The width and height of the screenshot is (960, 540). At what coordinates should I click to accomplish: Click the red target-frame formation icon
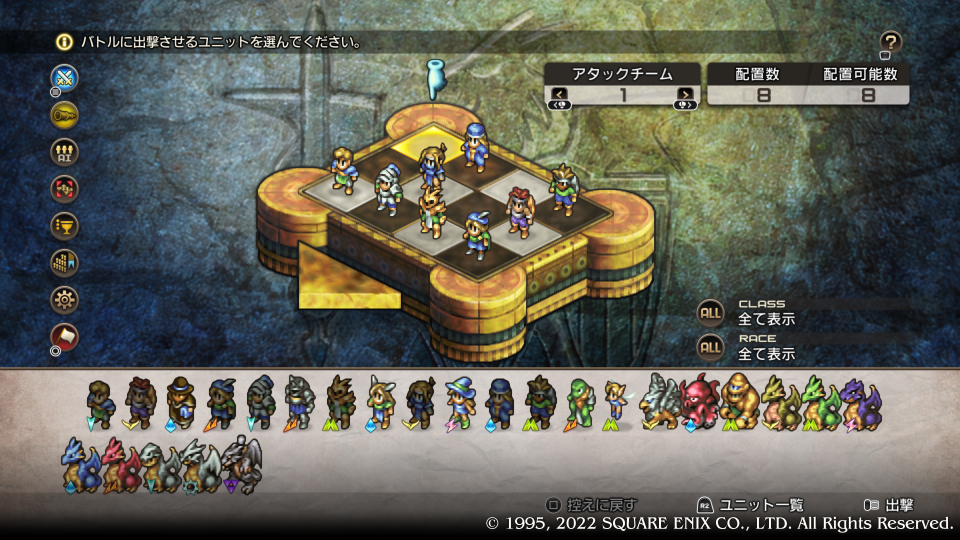[65, 188]
